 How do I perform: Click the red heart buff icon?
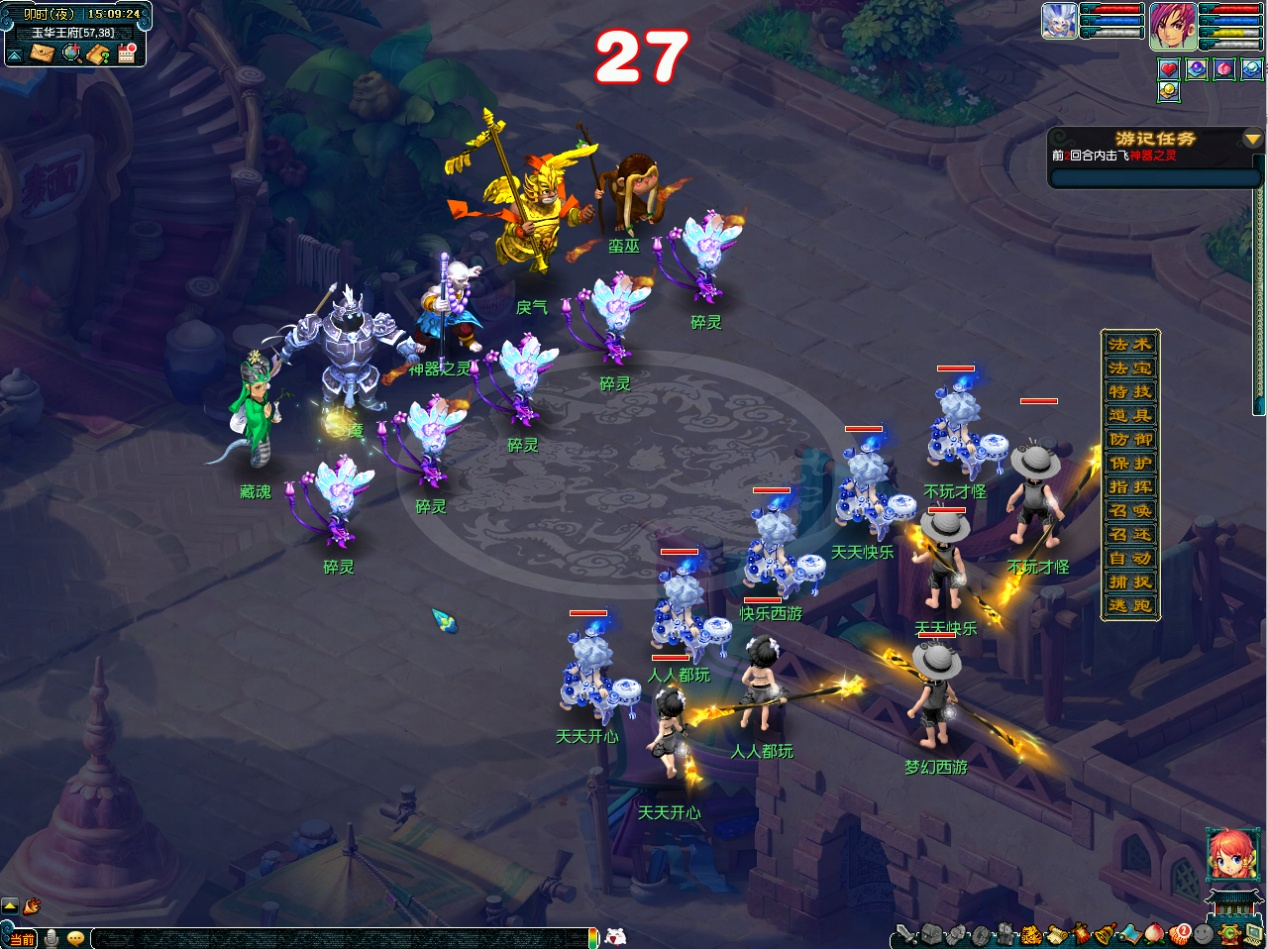1169,69
